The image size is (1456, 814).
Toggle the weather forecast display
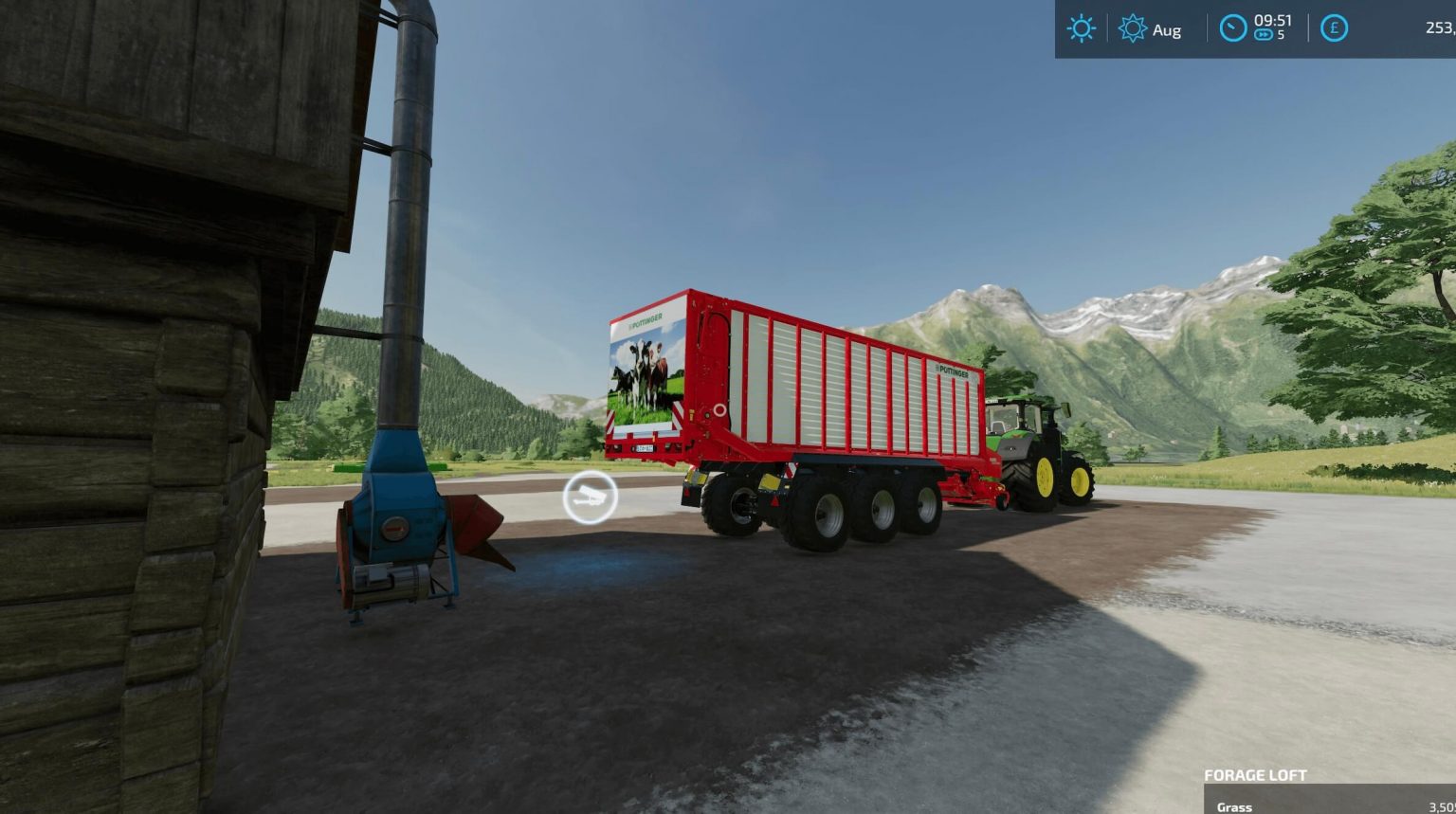tap(1080, 28)
